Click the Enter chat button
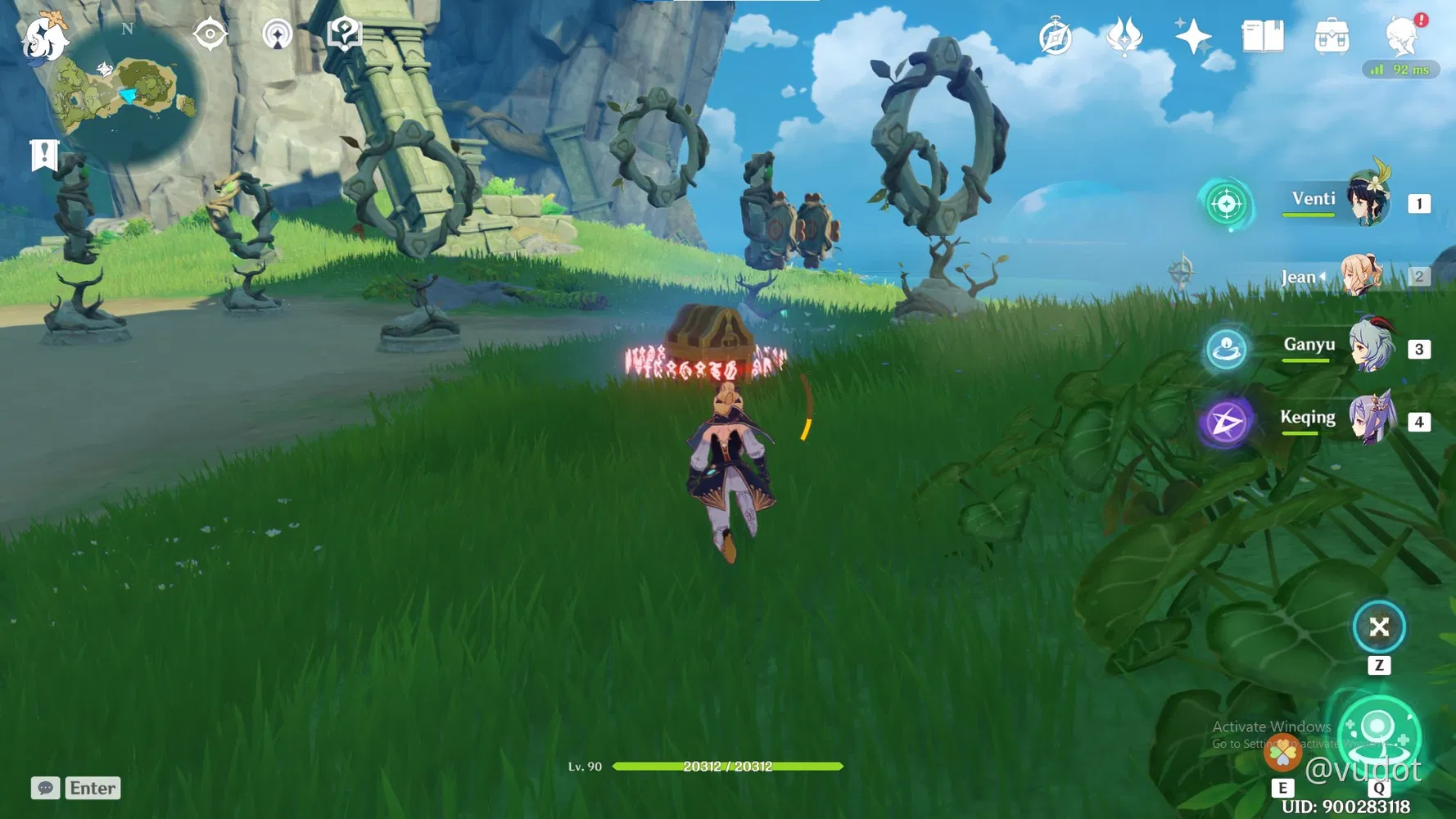 click(92, 788)
